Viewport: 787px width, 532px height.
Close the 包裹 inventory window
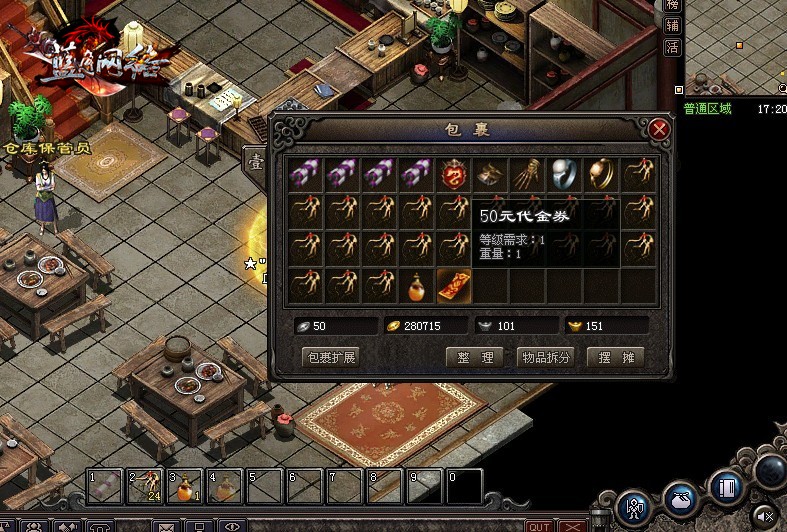[x=658, y=130]
